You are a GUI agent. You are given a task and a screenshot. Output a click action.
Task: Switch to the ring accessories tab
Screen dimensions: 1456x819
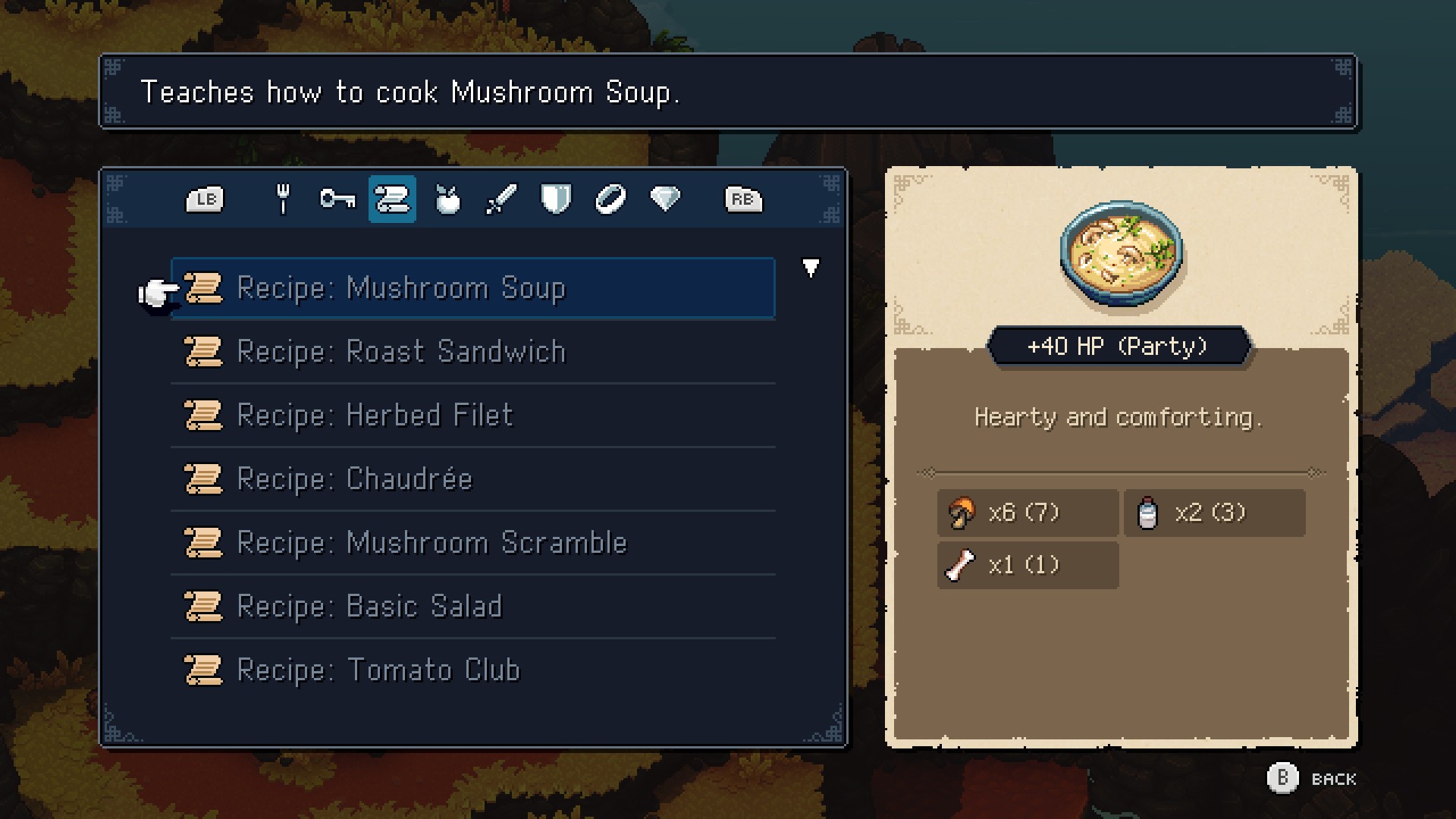point(610,199)
